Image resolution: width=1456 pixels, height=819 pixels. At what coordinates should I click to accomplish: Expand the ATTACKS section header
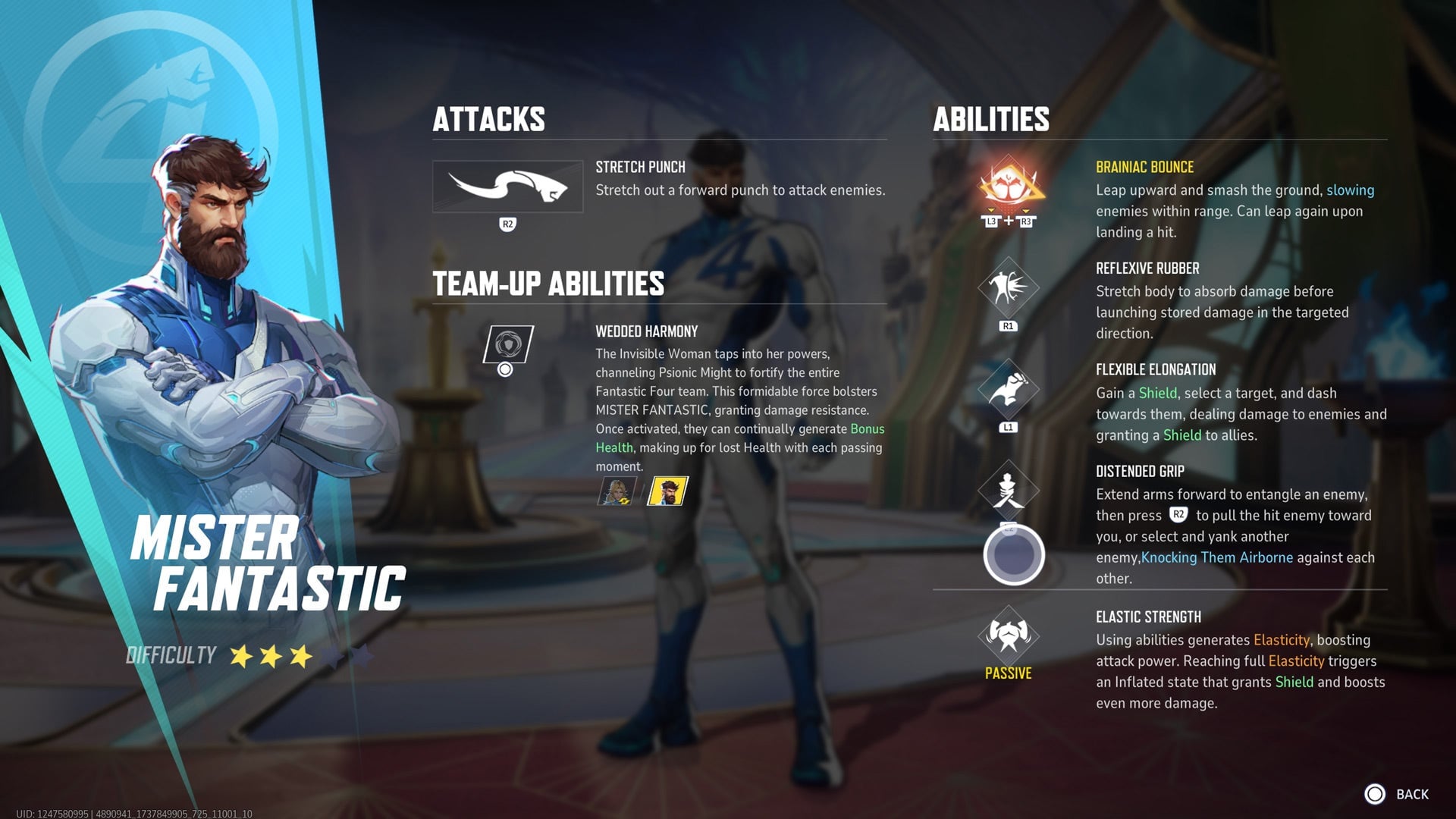(x=489, y=118)
